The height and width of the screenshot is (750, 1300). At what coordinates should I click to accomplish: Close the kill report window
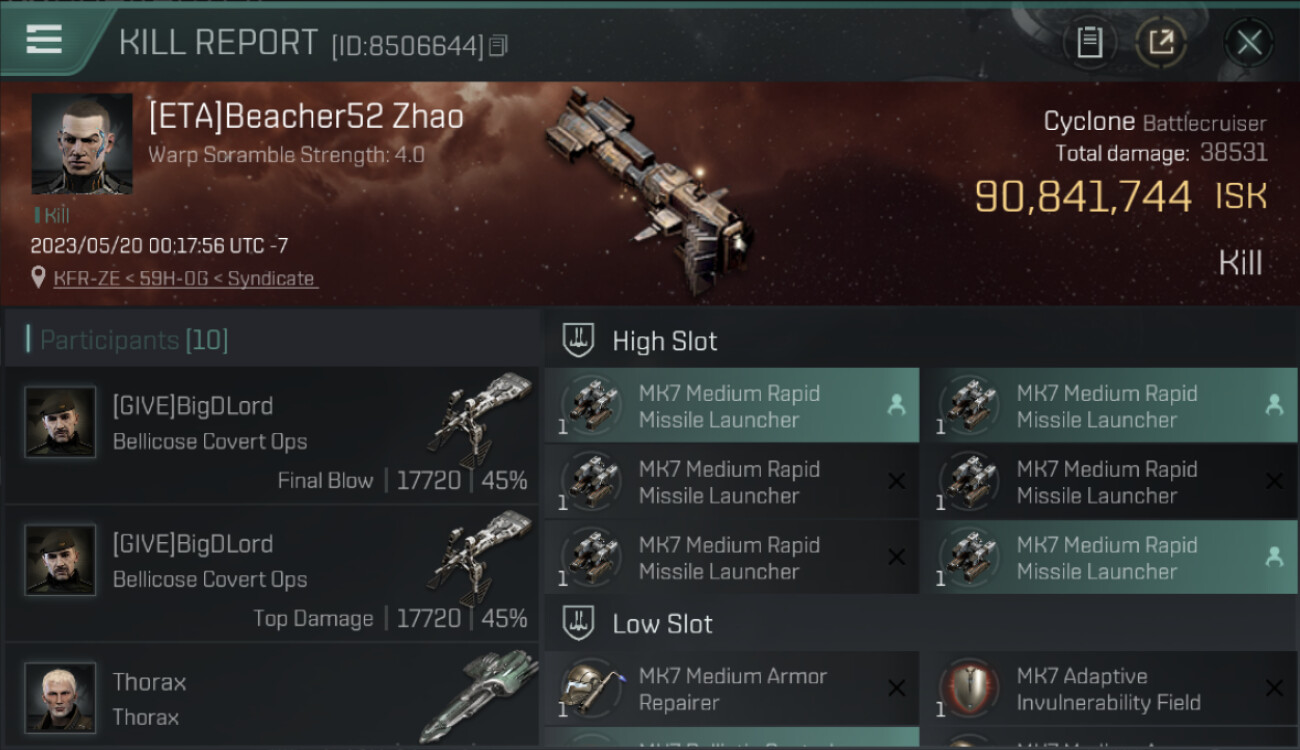[x=1248, y=42]
